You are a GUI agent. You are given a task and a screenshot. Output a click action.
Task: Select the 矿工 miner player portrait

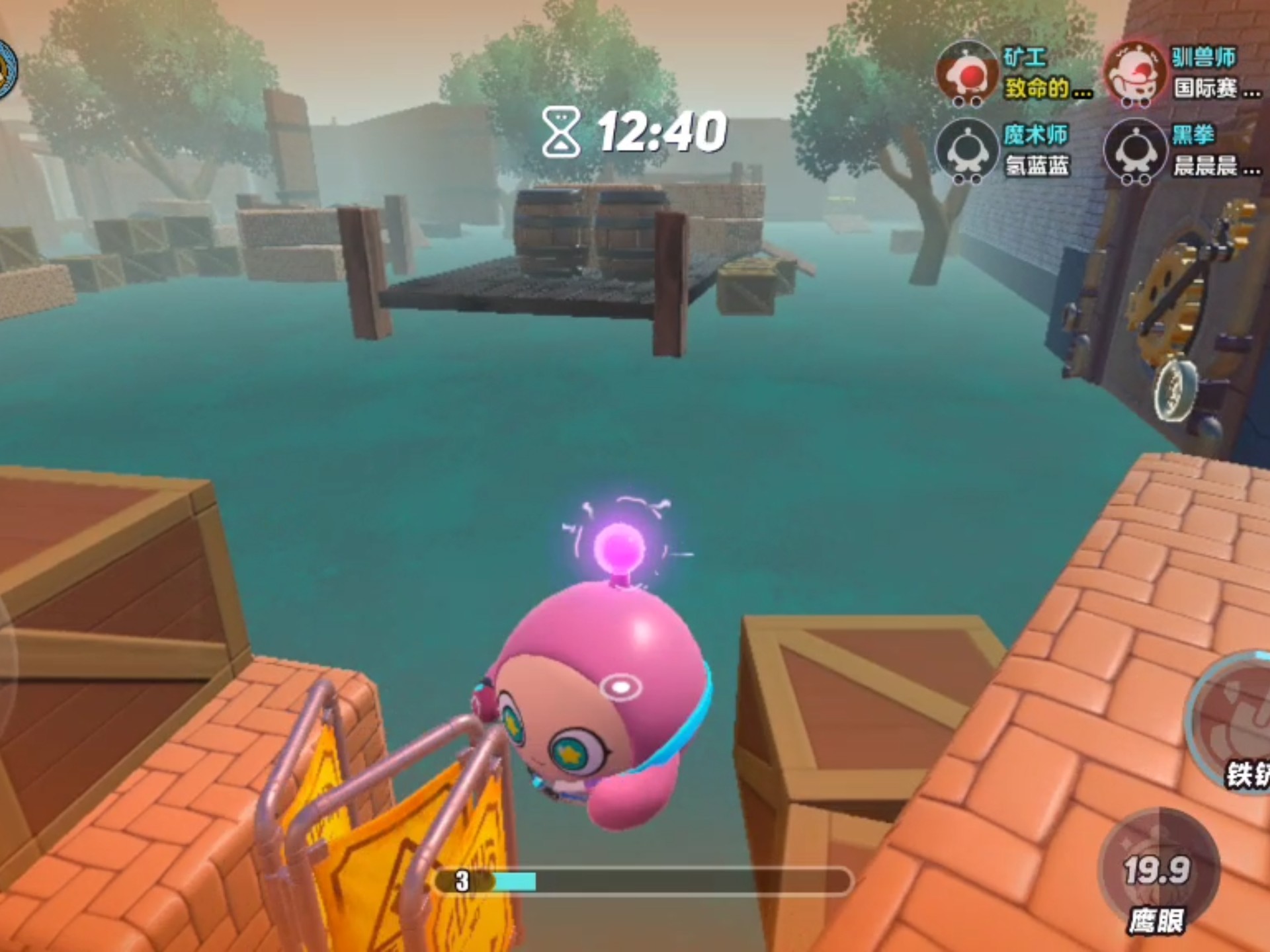point(966,74)
